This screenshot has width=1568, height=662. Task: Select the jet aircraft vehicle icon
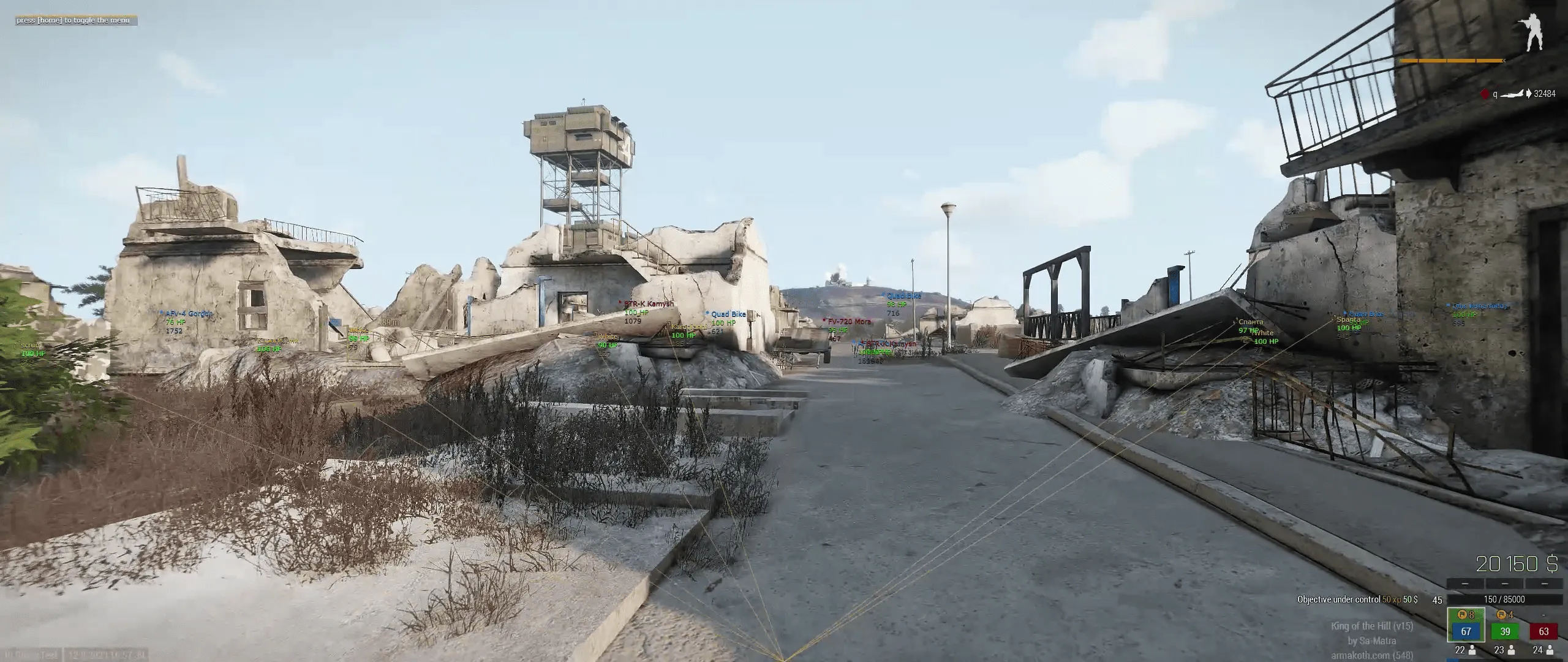point(1512,94)
